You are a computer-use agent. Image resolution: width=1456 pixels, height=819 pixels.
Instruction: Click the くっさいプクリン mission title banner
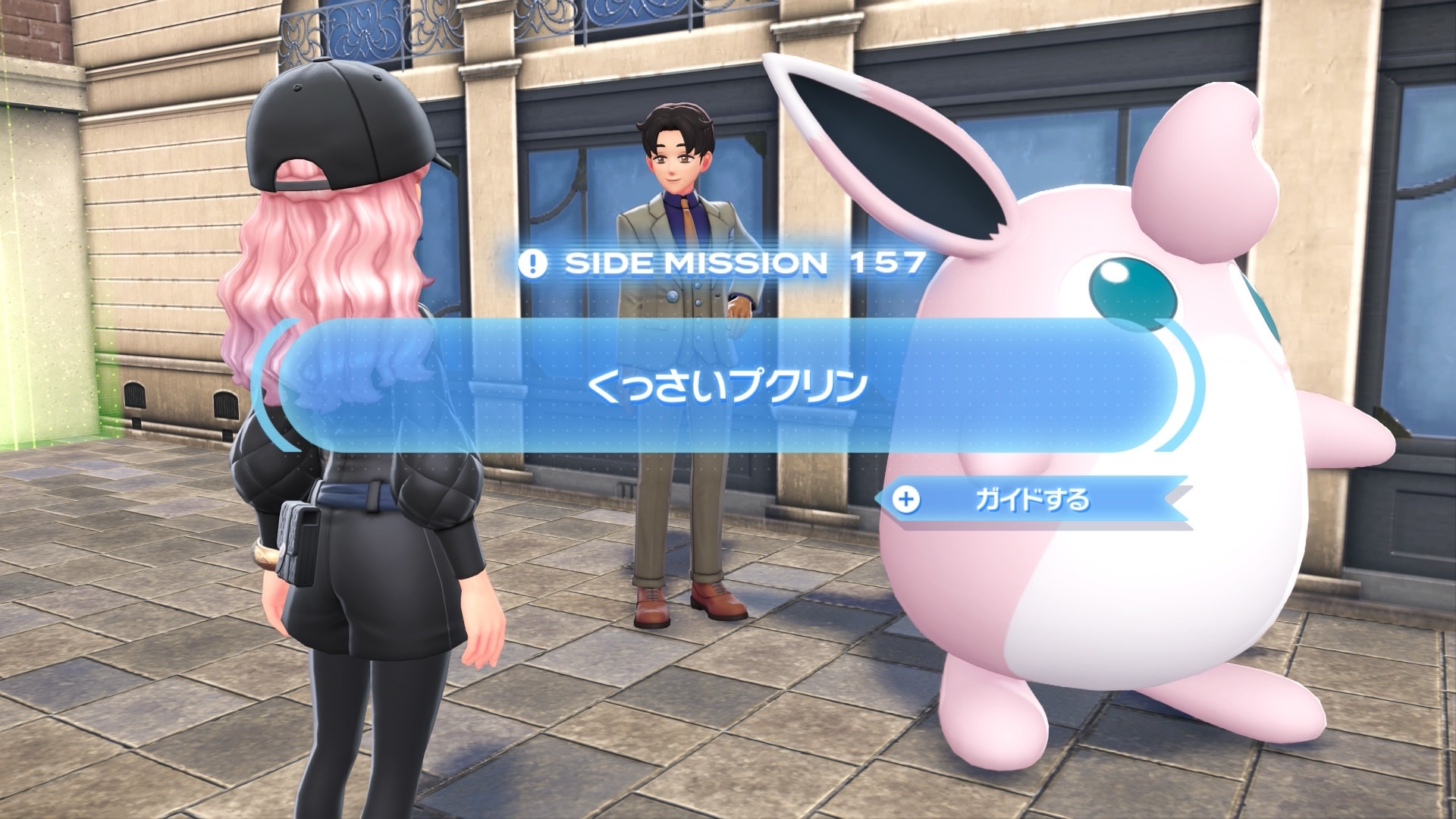pos(727,387)
